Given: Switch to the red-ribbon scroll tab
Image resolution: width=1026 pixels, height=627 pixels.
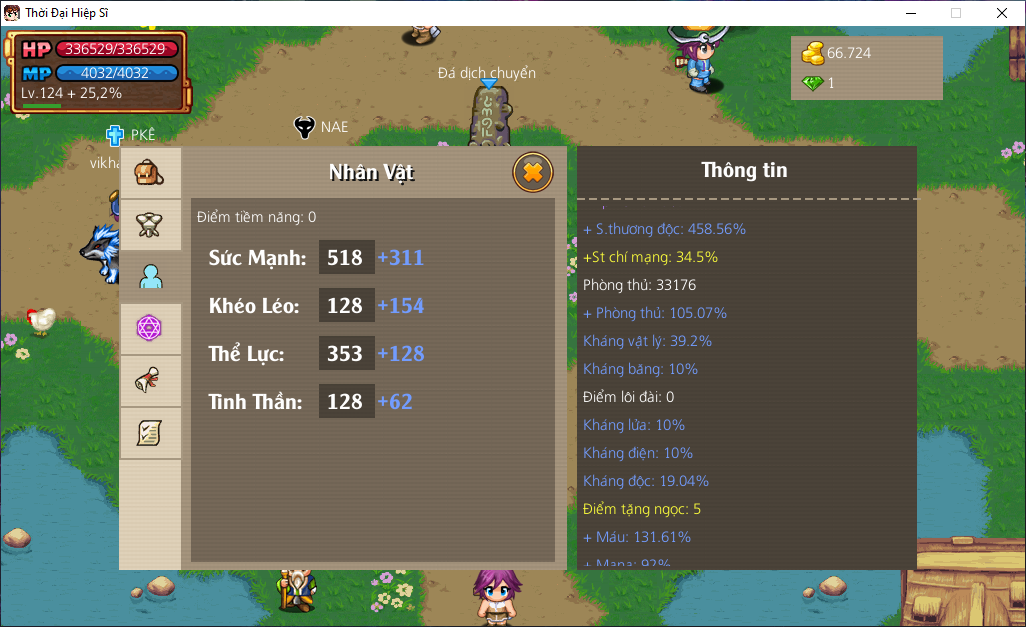Looking at the screenshot, I should [x=150, y=381].
